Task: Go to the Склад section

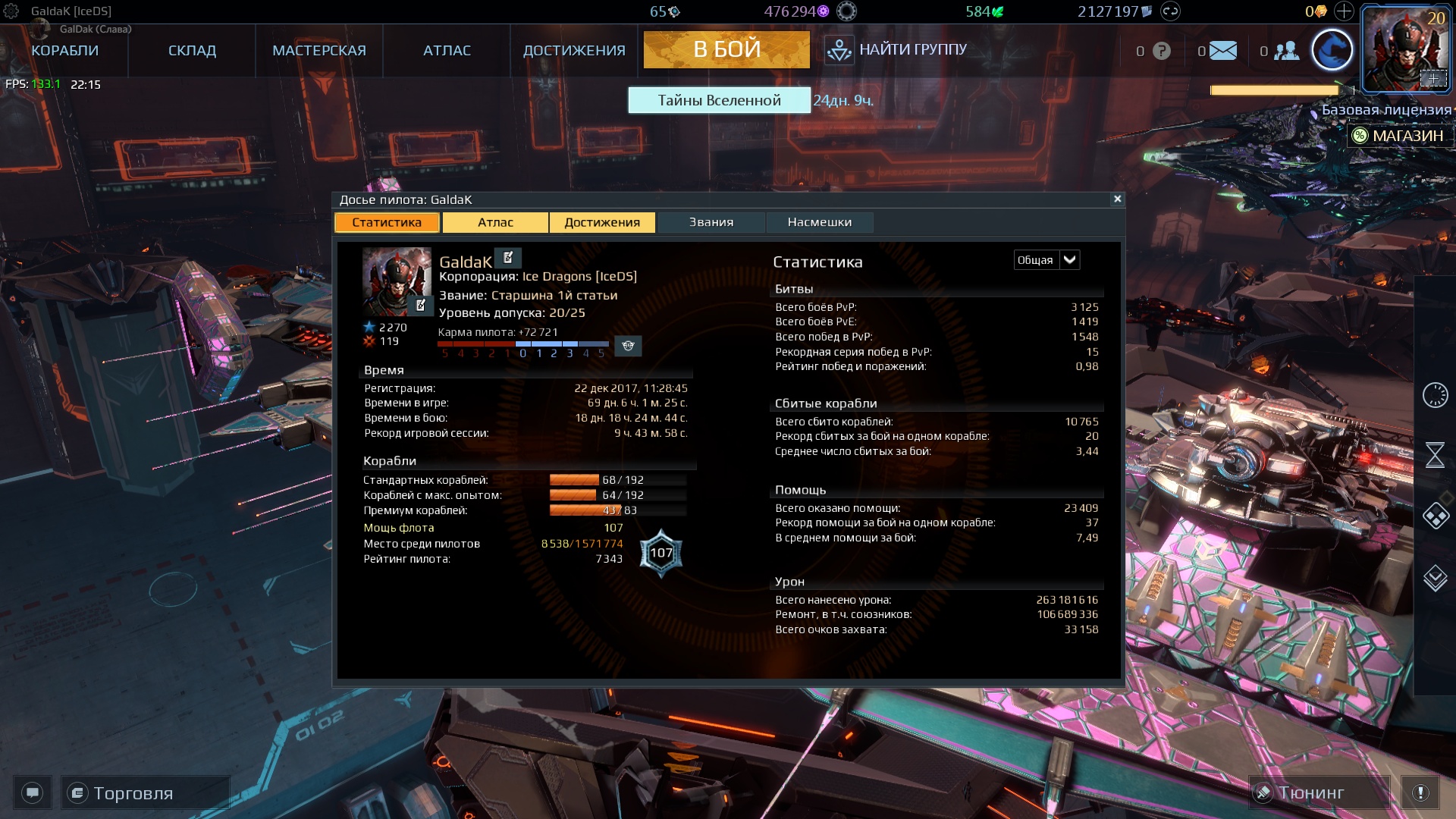Action: click(x=192, y=51)
